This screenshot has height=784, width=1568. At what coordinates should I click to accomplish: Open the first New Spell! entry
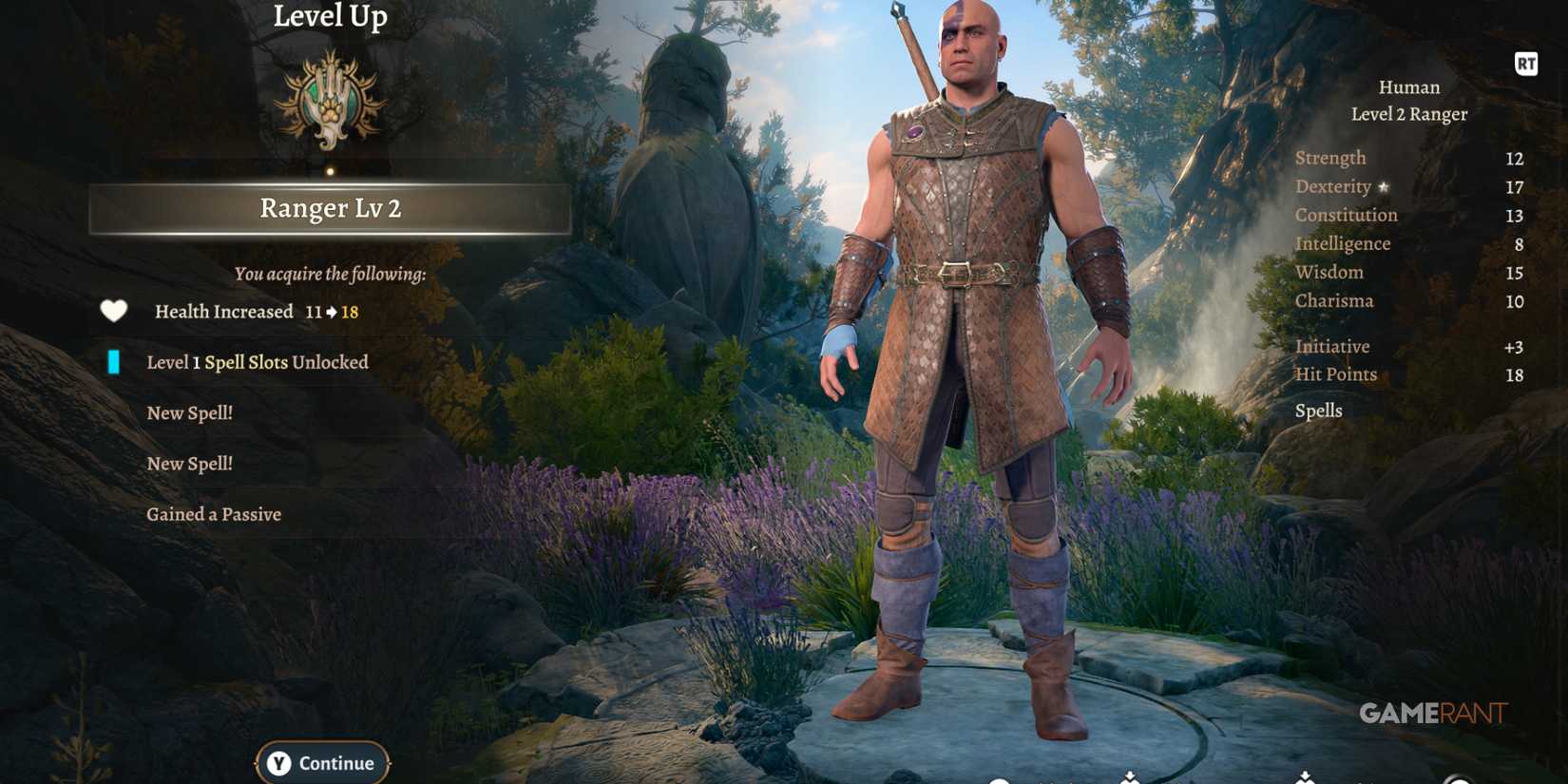pyautogui.click(x=188, y=411)
